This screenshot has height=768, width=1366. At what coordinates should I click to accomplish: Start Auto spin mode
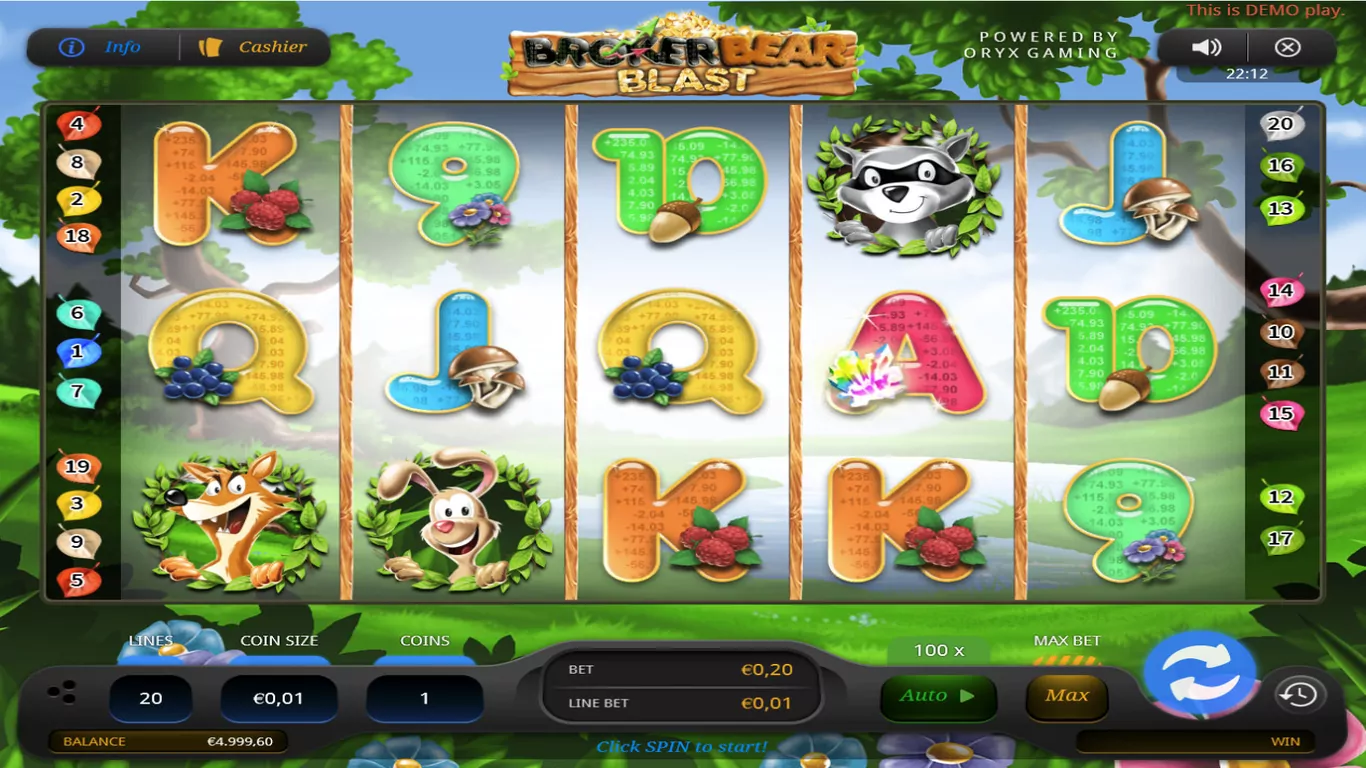click(x=924, y=696)
